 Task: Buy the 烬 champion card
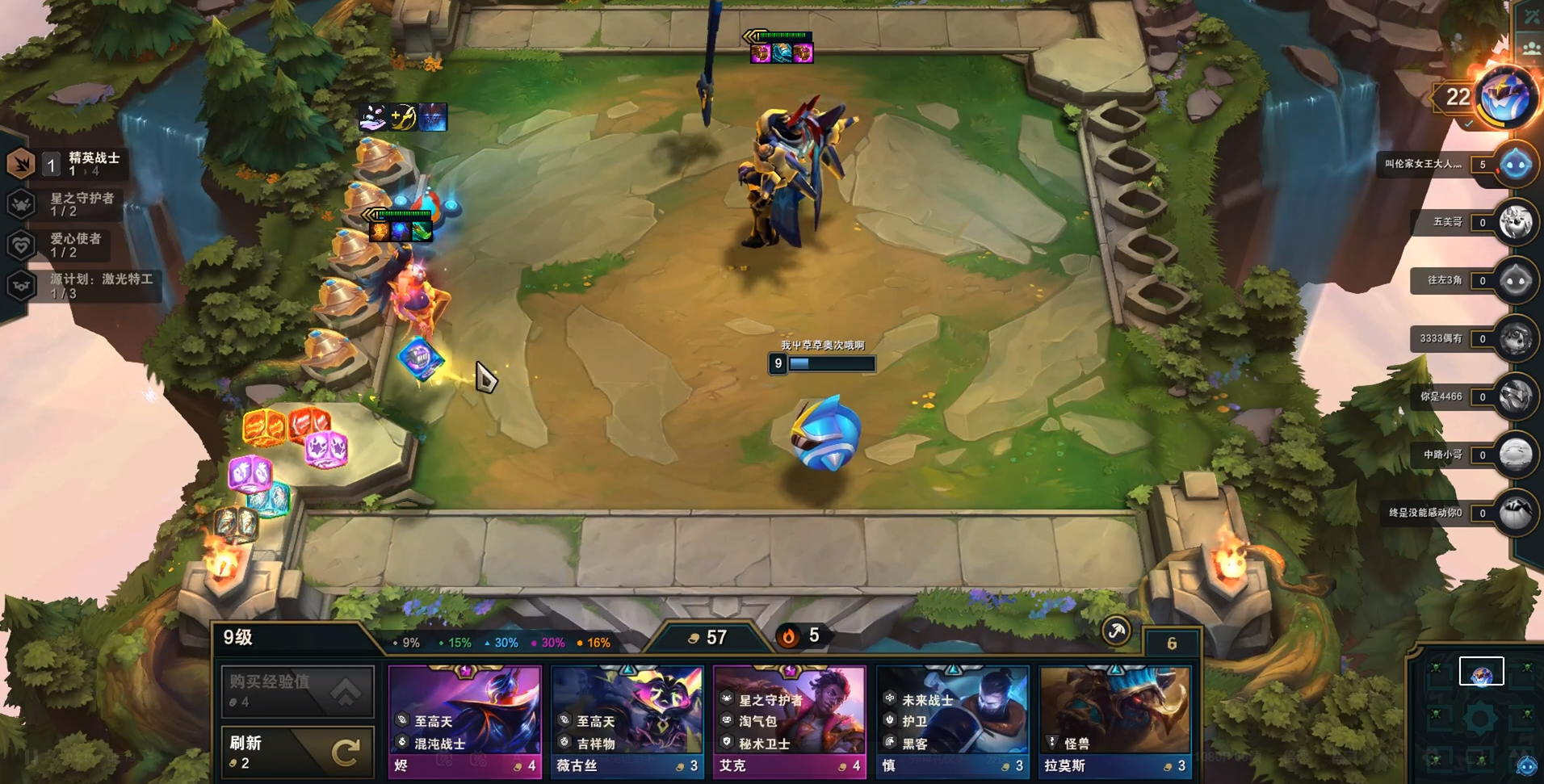pyautogui.click(x=465, y=720)
